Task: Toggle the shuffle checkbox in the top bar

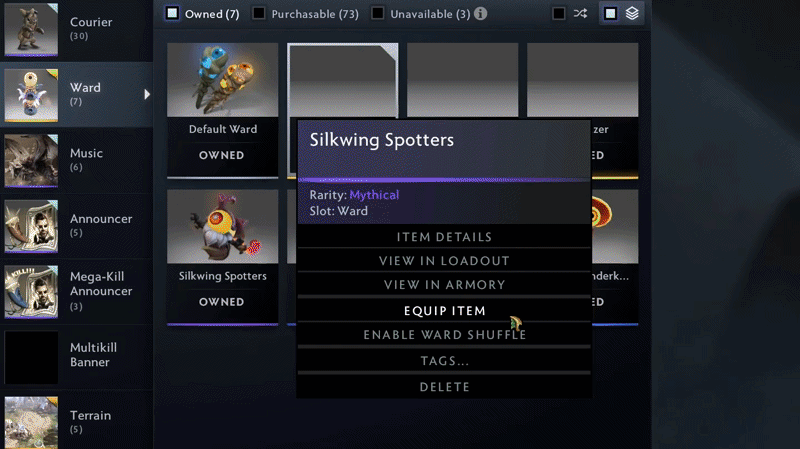Action: pos(559,14)
